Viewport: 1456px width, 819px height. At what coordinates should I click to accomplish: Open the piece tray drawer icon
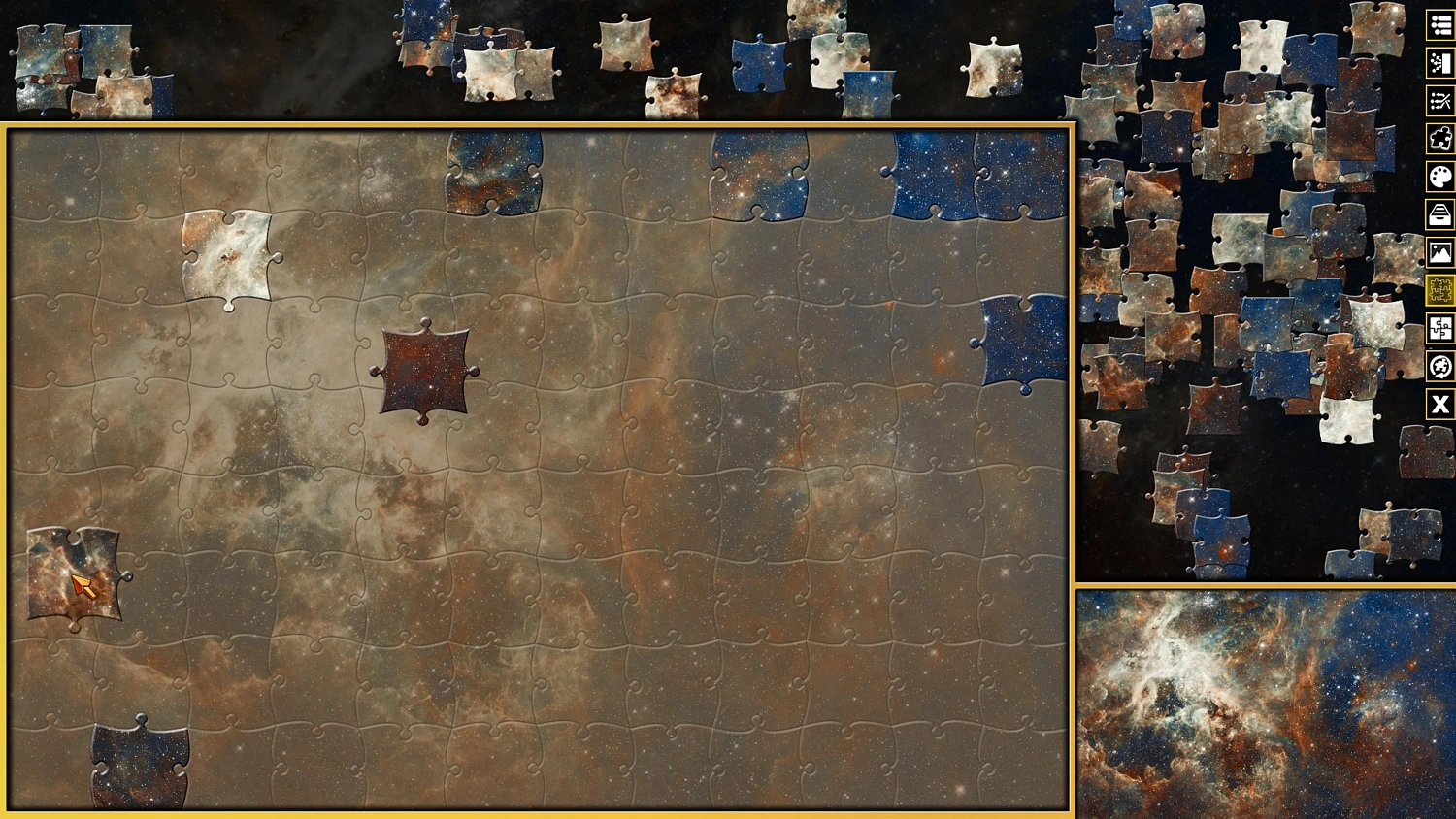1439,213
